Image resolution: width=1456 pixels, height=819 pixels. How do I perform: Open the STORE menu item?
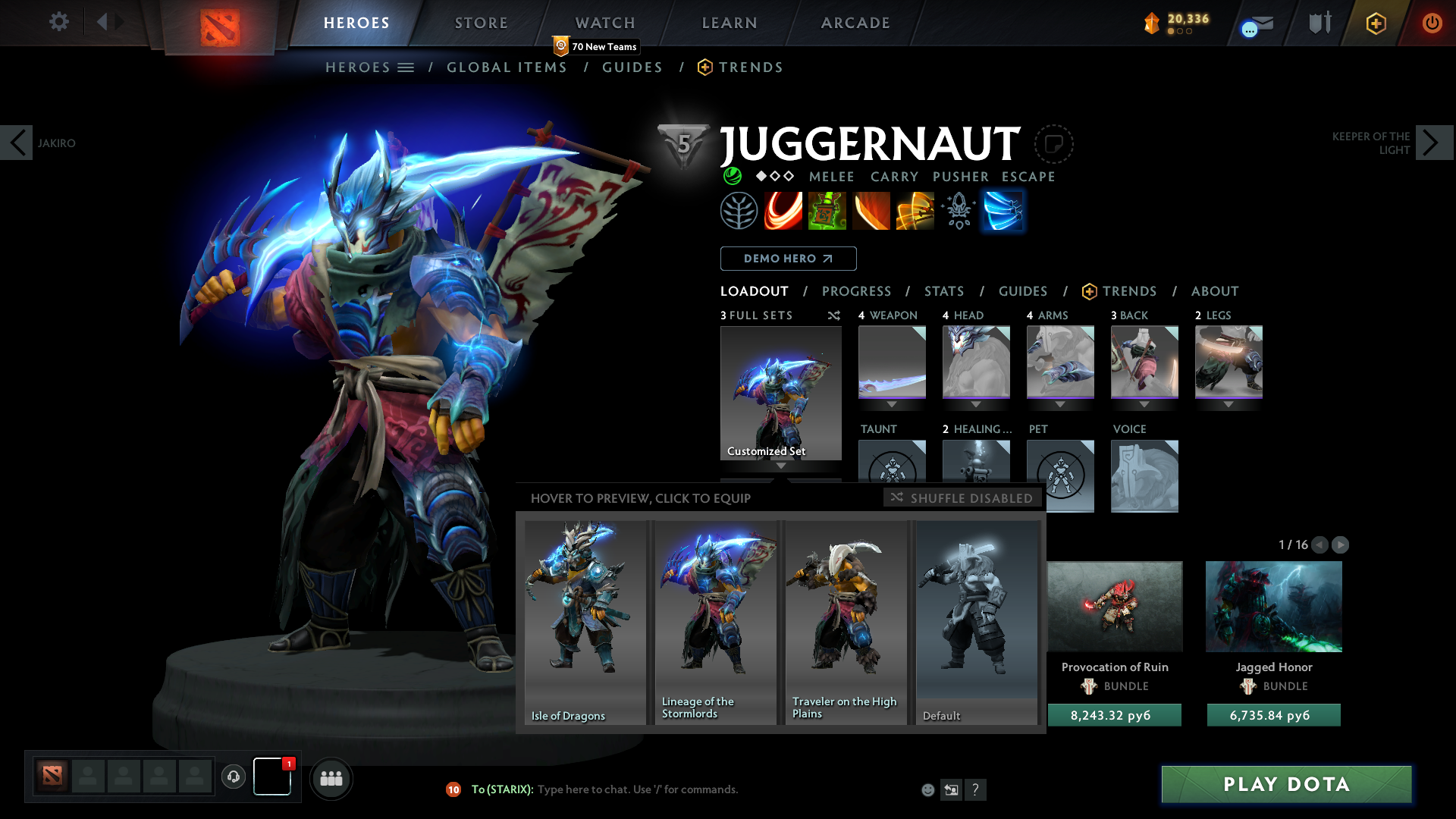(480, 23)
